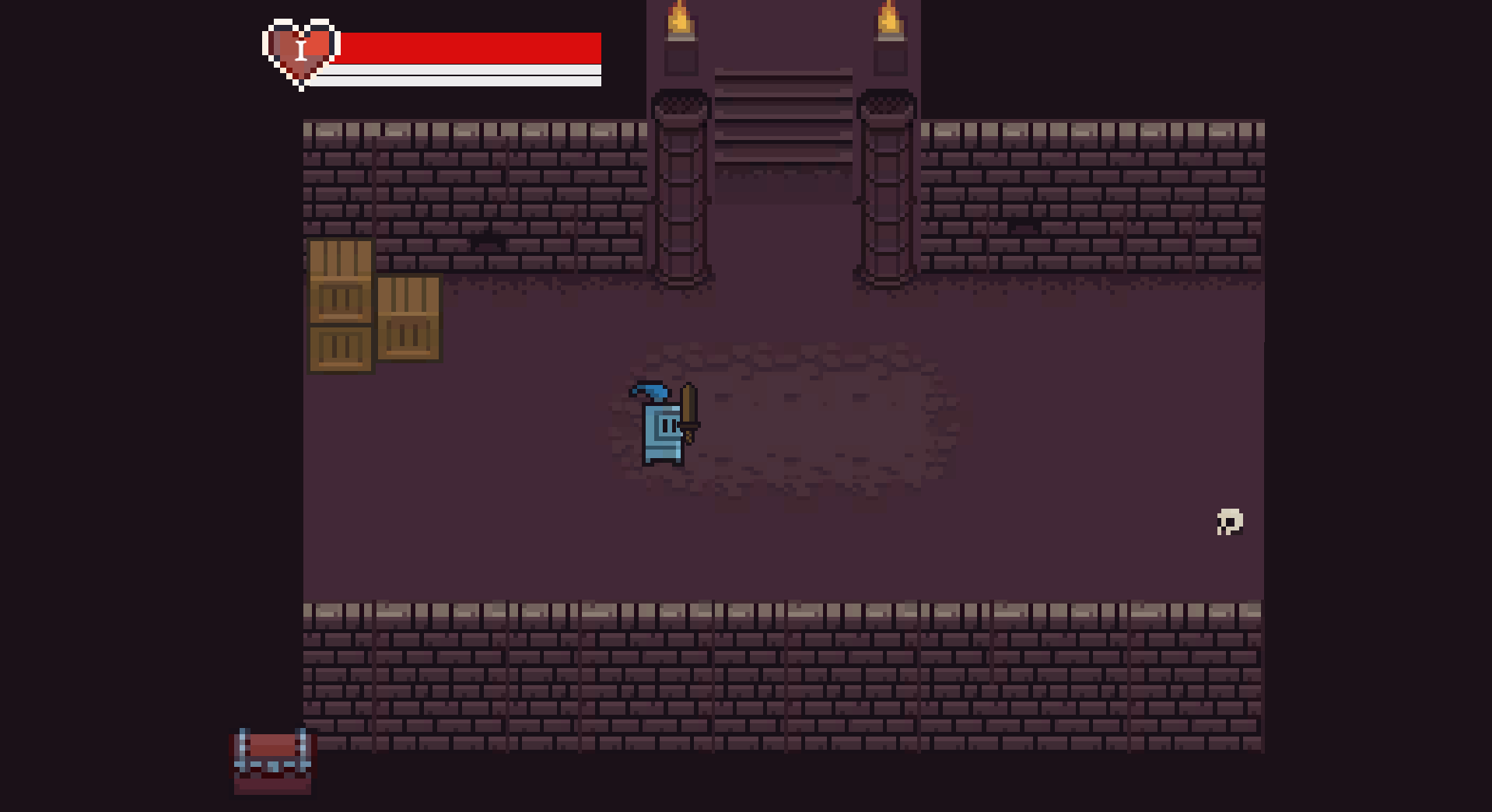Click the knight's wooden sword
Viewport: 1492px width, 812px height.
691,412
